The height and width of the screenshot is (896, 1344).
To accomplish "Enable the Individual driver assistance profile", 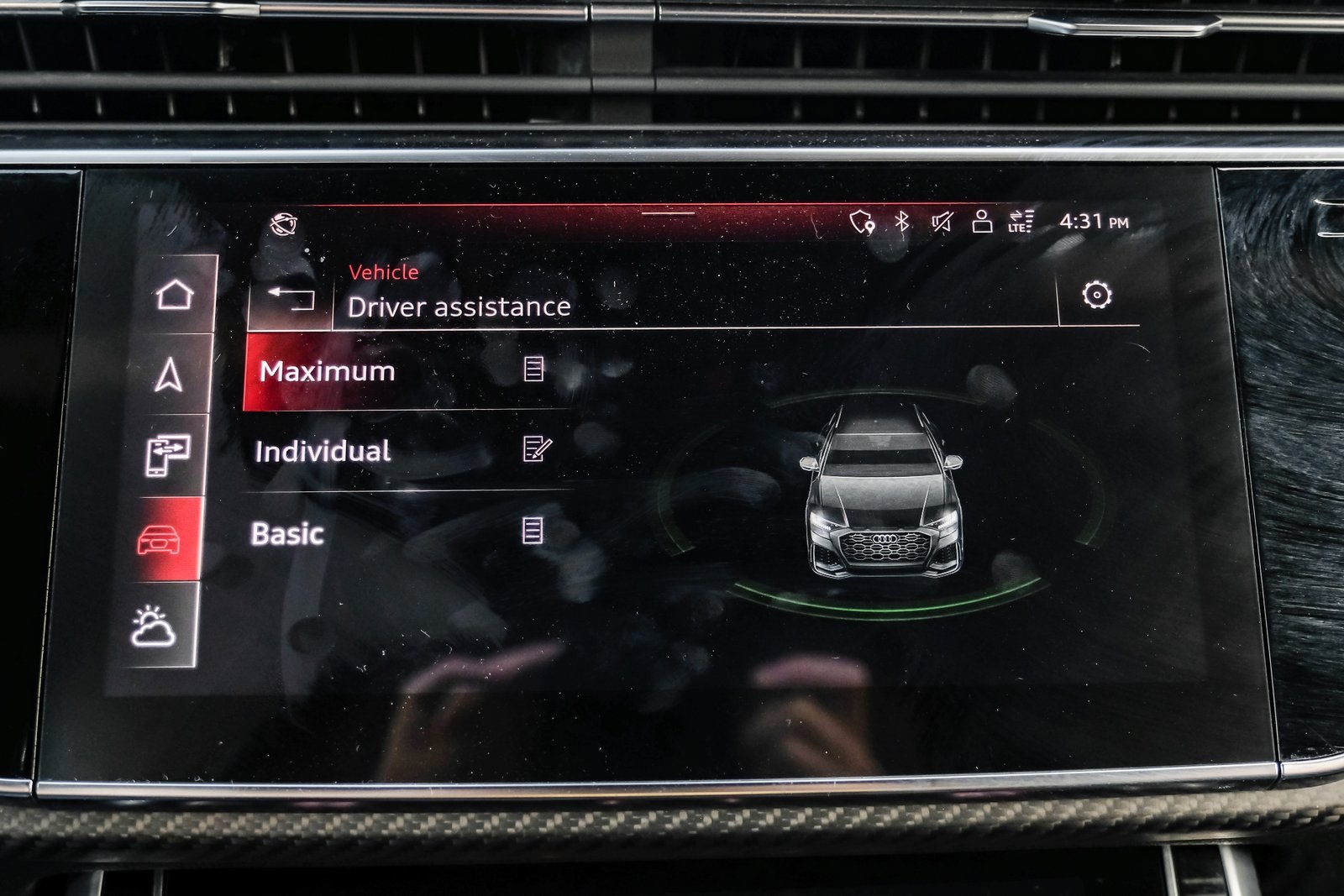I will click(x=323, y=451).
